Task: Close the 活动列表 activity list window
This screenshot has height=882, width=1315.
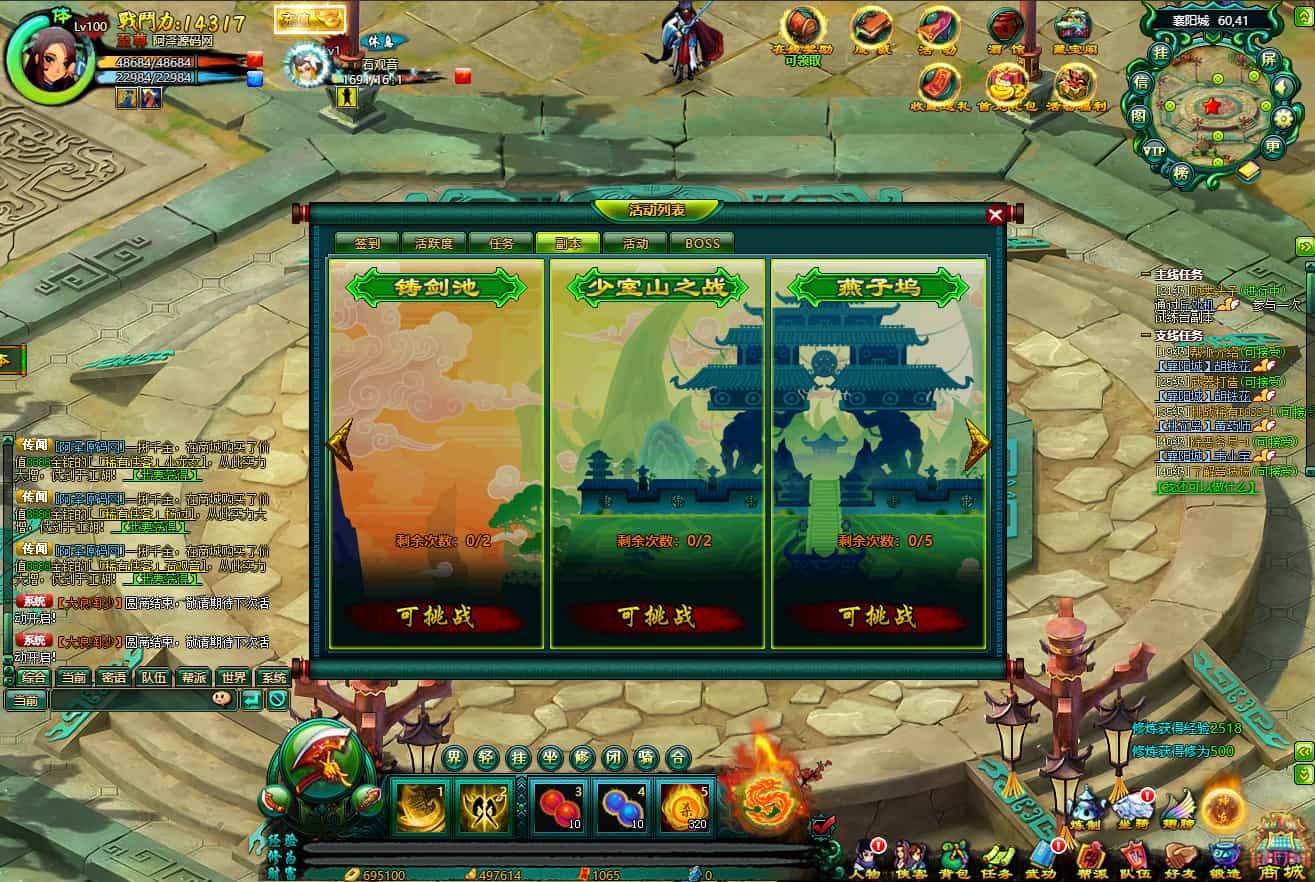Action: click(x=995, y=214)
